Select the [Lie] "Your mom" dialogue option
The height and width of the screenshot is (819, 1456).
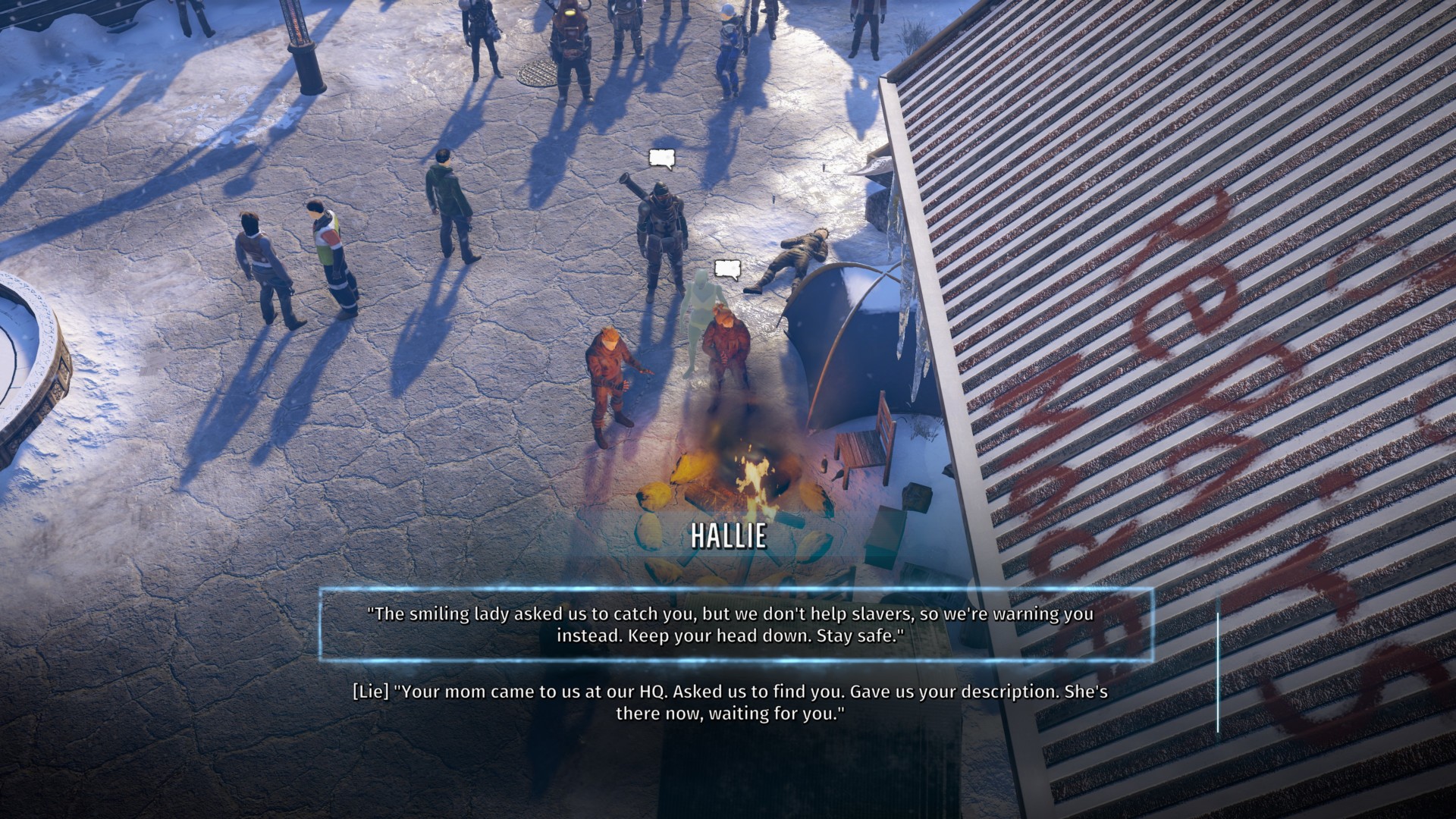[728, 703]
